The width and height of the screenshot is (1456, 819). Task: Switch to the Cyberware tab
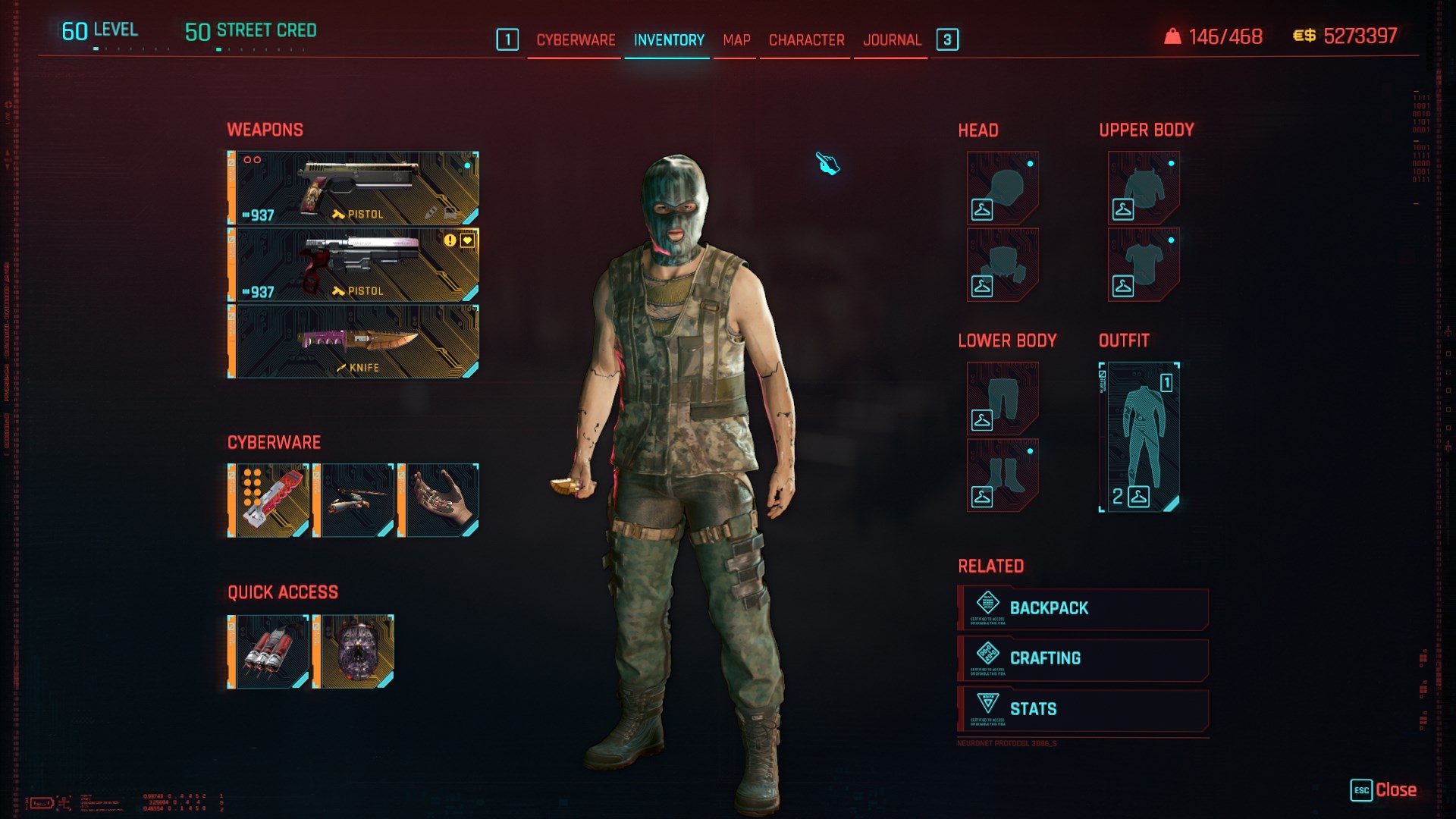coord(576,40)
